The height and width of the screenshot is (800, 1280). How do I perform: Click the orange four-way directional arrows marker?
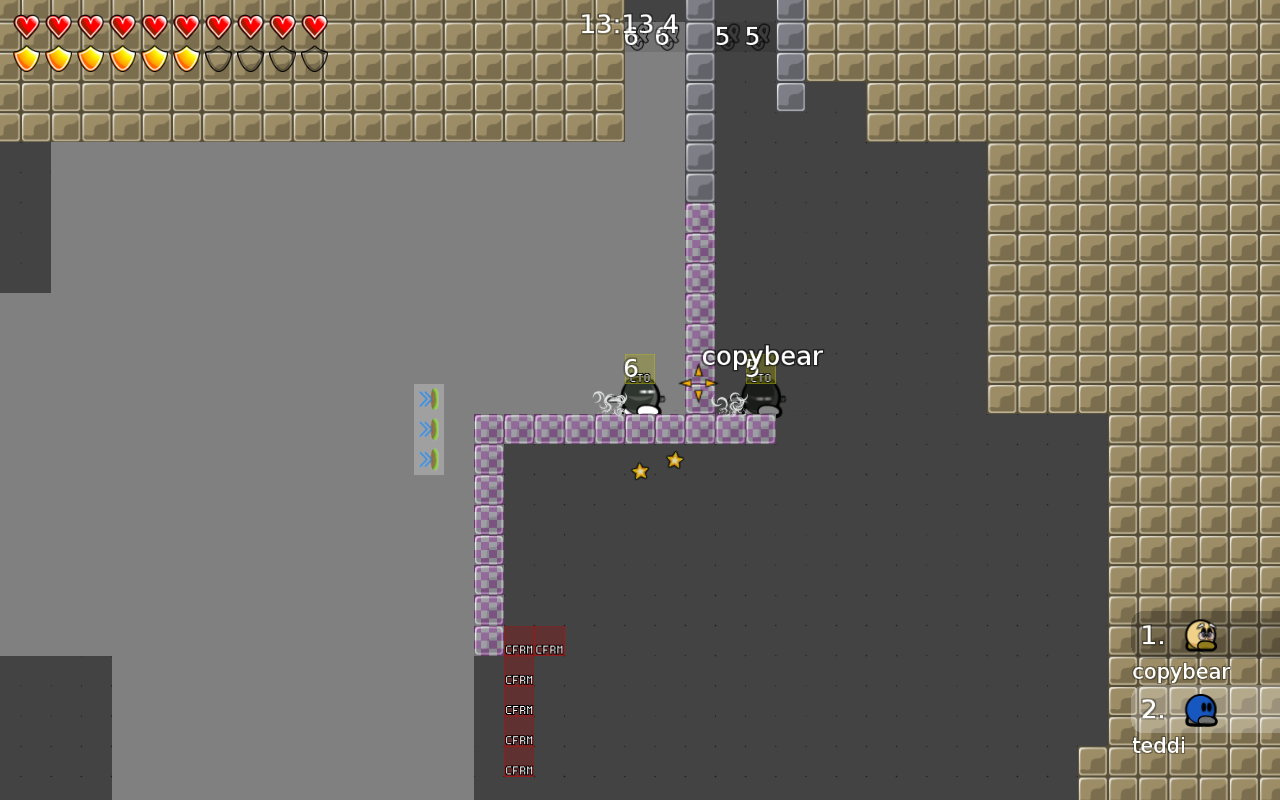tap(697, 383)
